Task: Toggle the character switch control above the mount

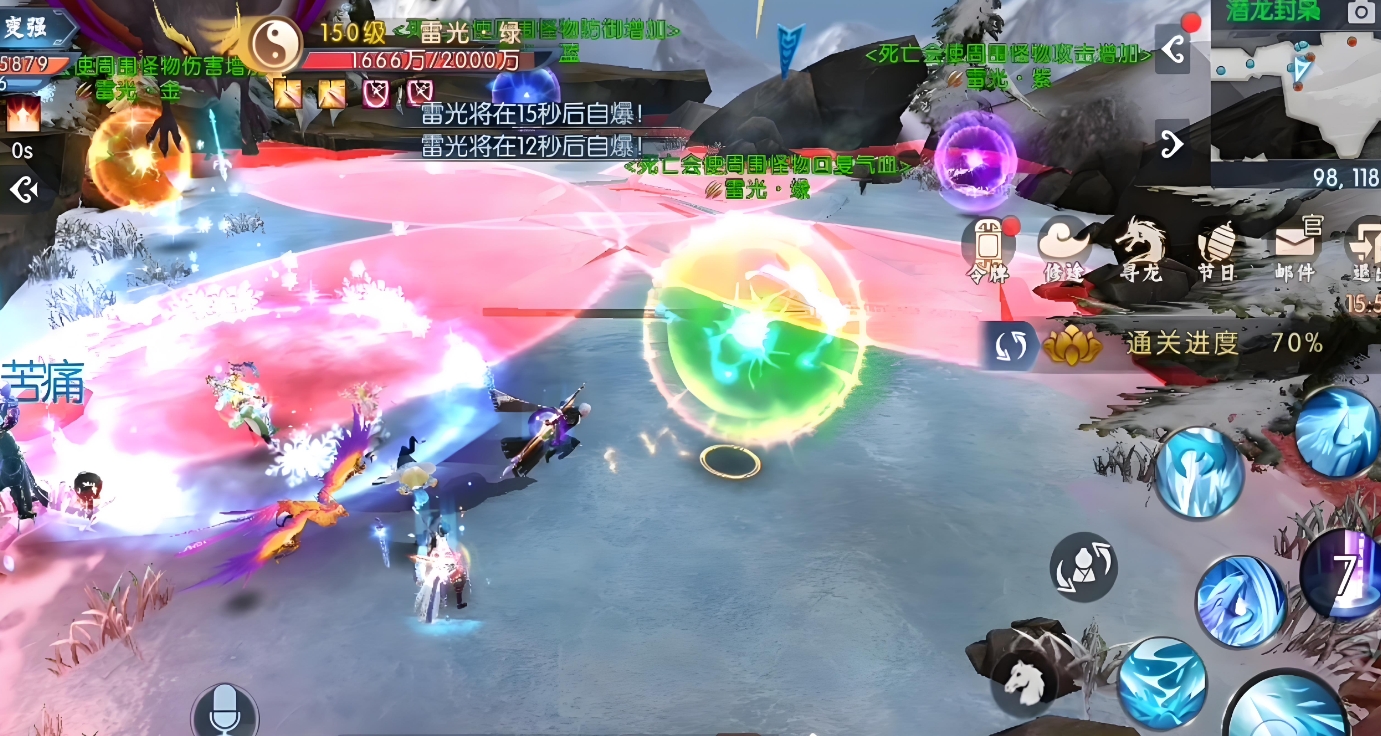Action: click(x=1082, y=566)
